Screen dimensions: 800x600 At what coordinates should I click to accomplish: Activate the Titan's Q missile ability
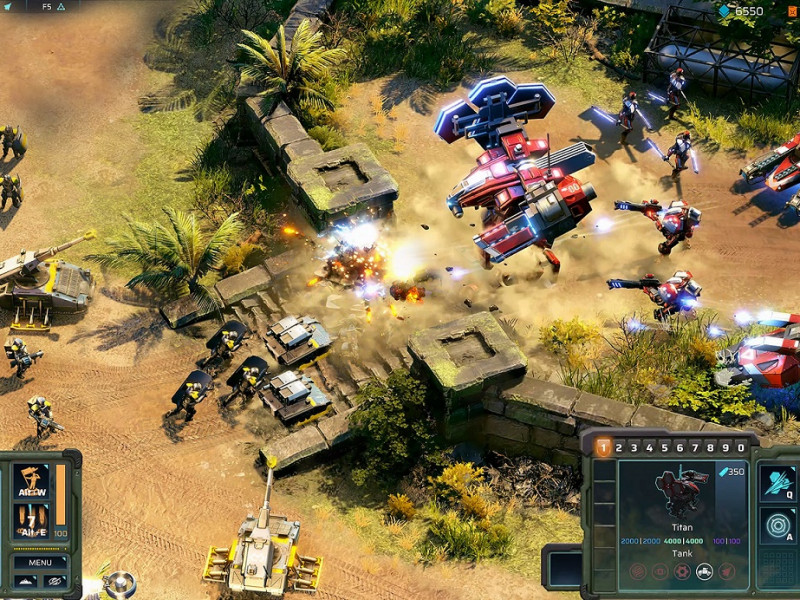(777, 483)
